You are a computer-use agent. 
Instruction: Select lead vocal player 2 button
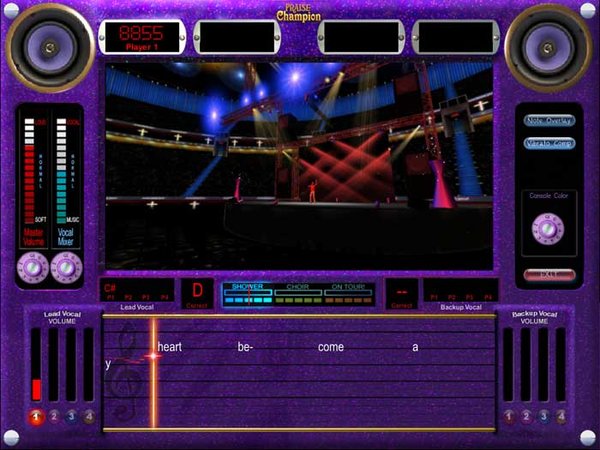(x=54, y=416)
